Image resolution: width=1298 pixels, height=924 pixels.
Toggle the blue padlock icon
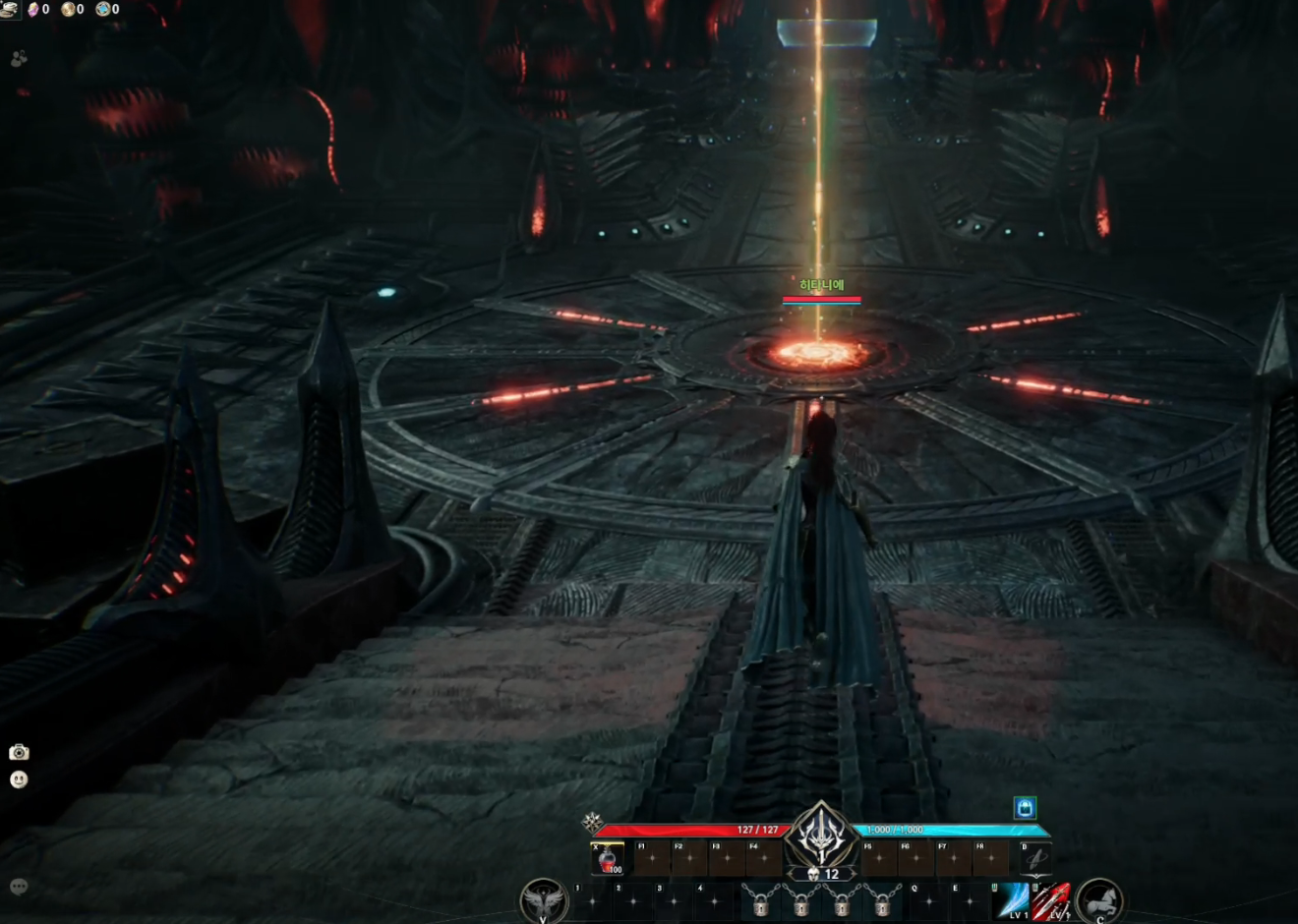pyautogui.click(x=1025, y=808)
